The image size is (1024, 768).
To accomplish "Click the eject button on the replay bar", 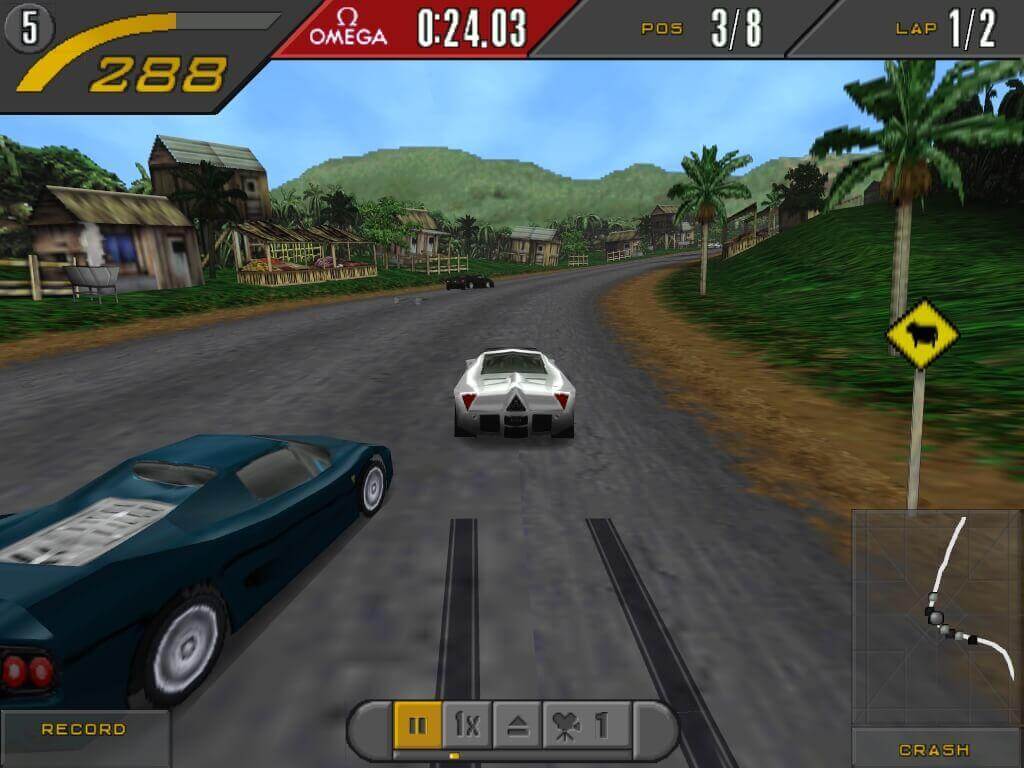I will (x=517, y=724).
